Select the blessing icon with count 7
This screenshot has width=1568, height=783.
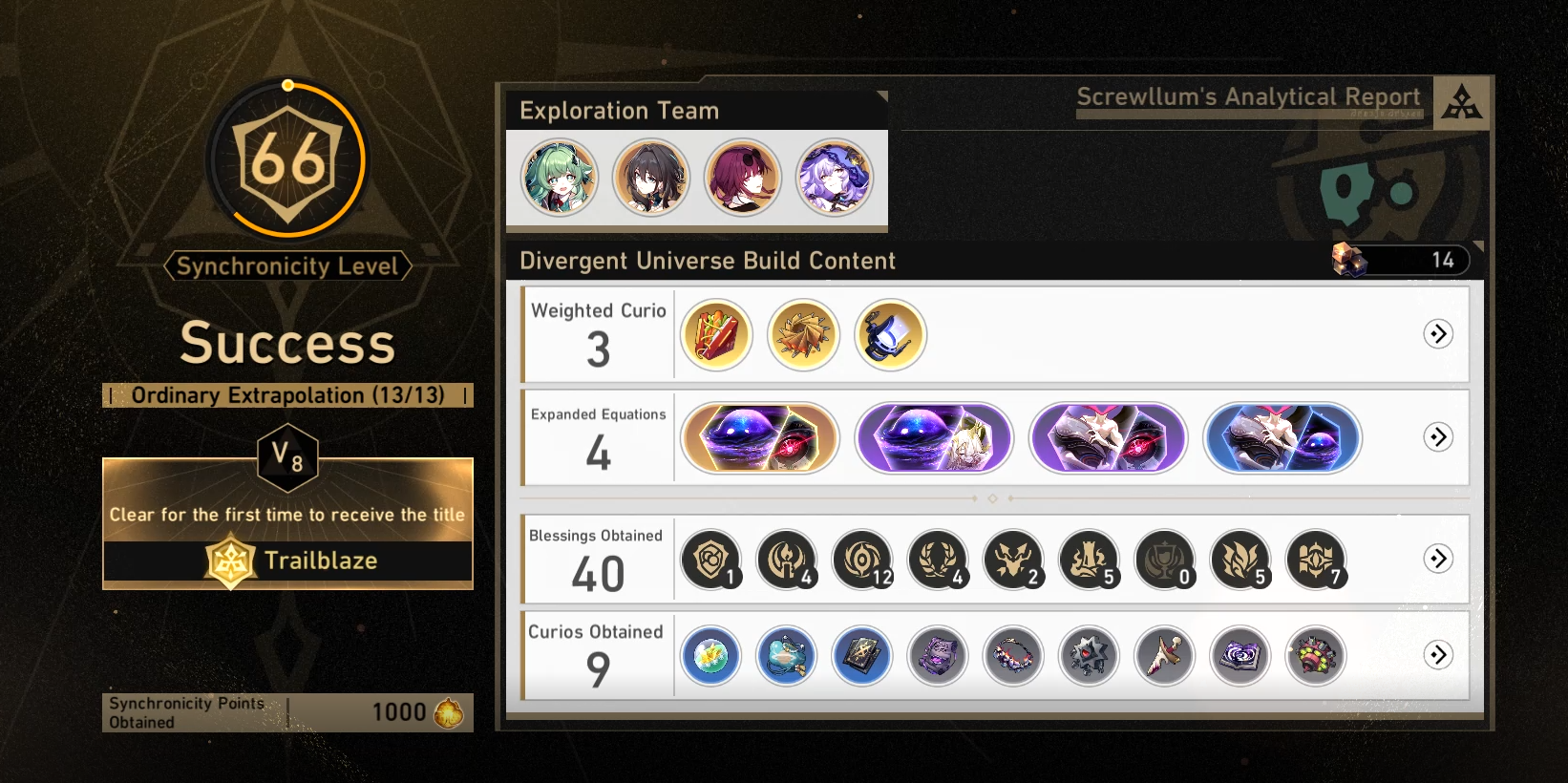click(x=1316, y=560)
